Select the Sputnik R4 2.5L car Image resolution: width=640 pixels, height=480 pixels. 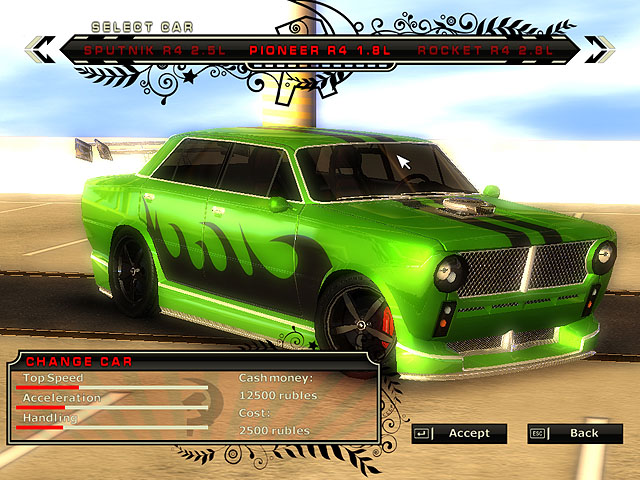tap(141, 49)
